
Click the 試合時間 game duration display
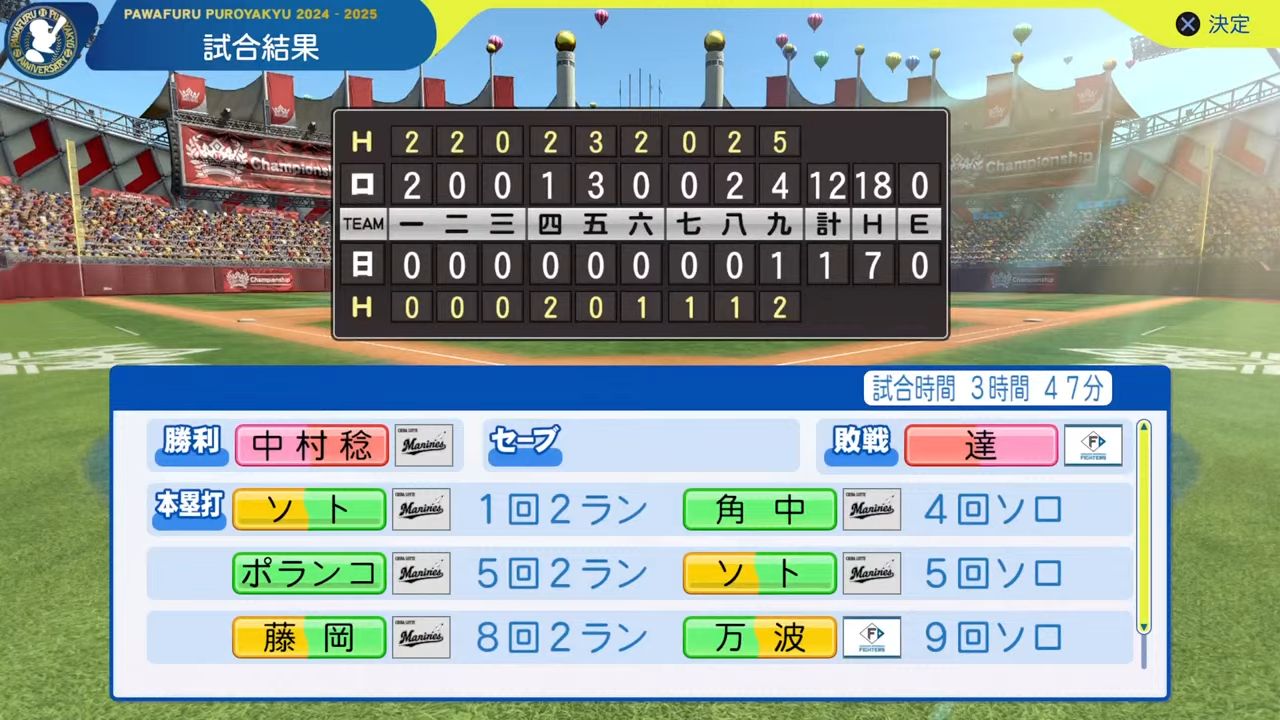[x=986, y=387]
